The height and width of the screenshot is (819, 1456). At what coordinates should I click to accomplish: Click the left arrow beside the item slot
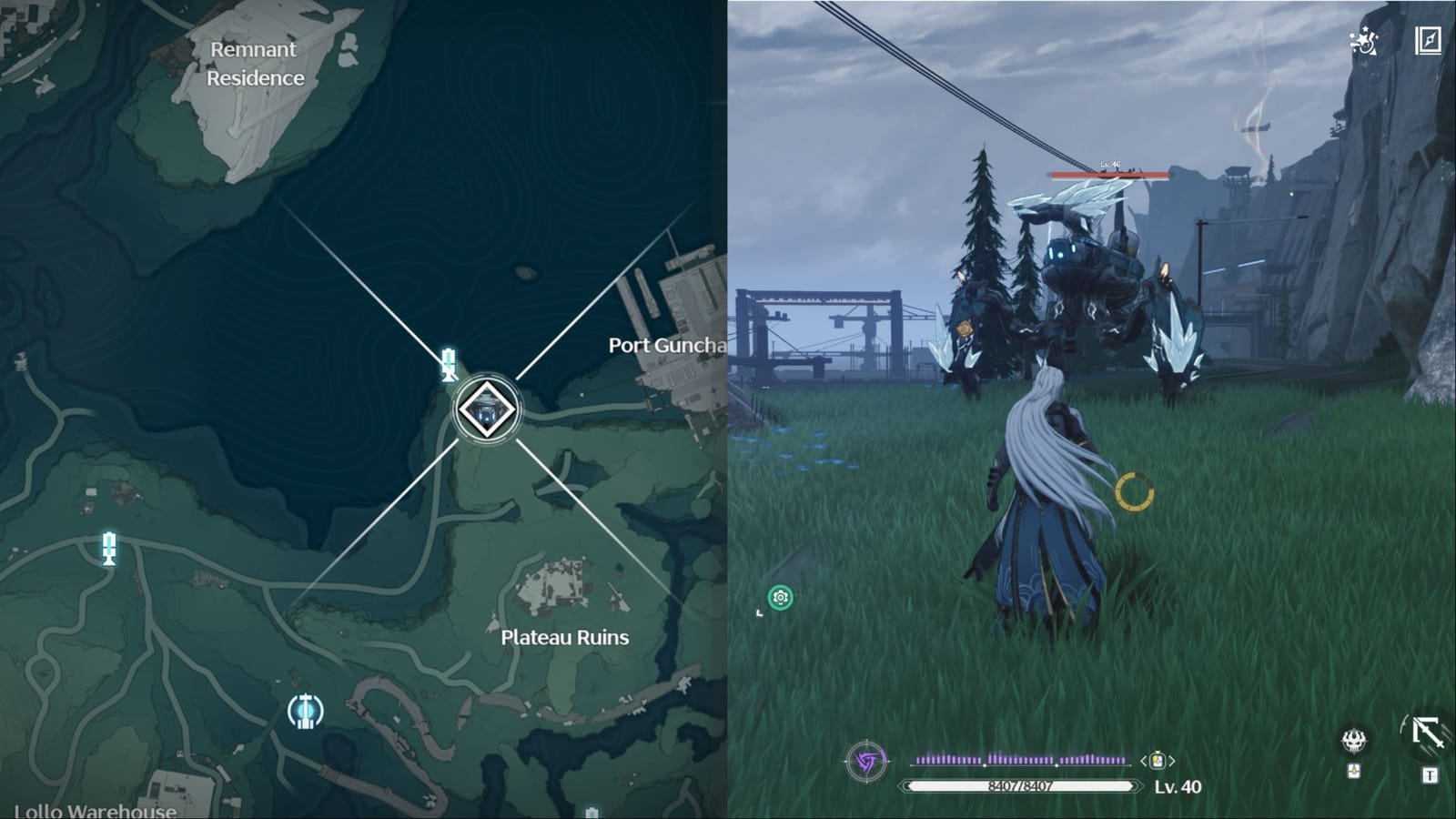point(1143,759)
